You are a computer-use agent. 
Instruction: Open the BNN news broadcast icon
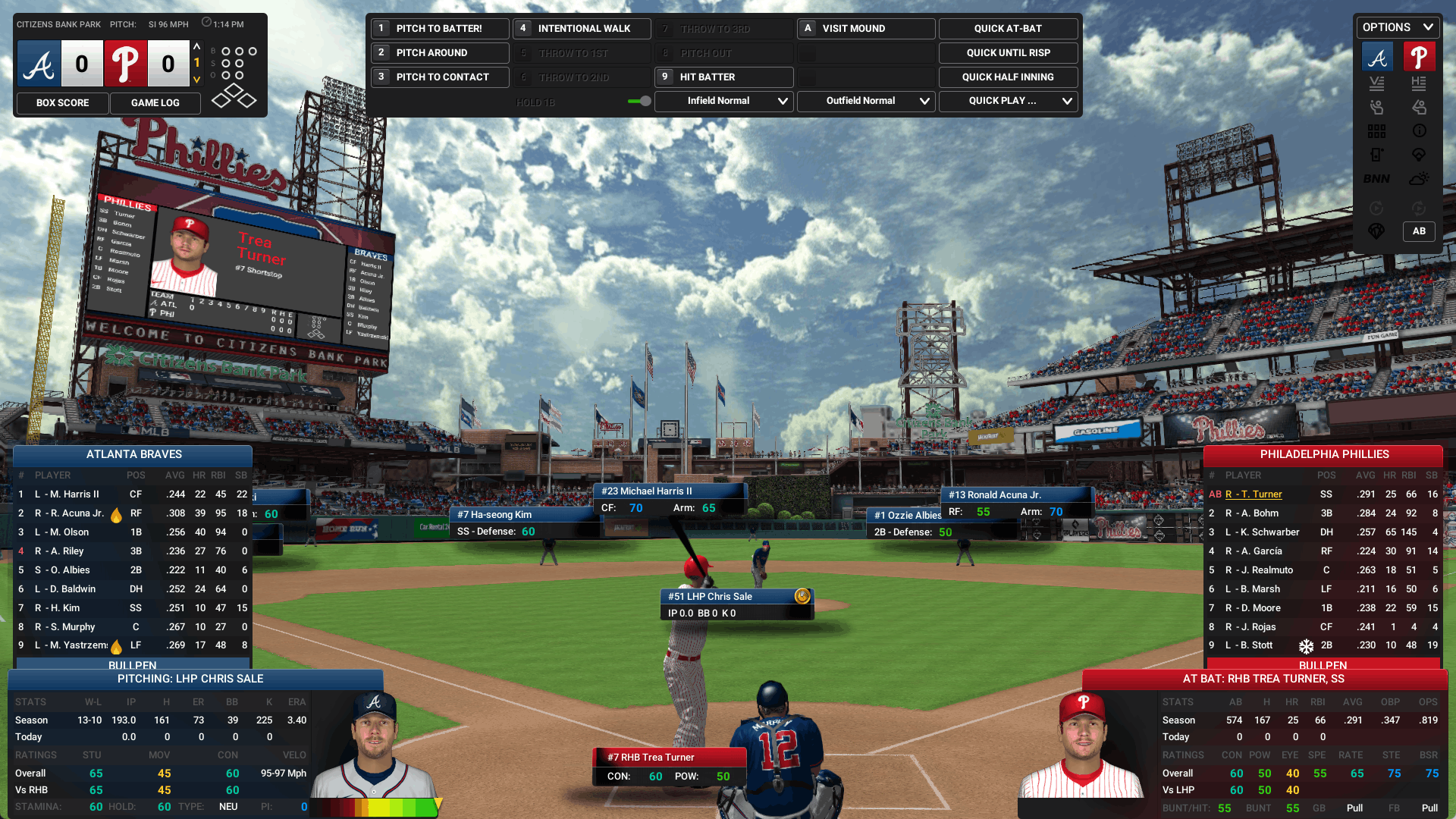pyautogui.click(x=1376, y=179)
